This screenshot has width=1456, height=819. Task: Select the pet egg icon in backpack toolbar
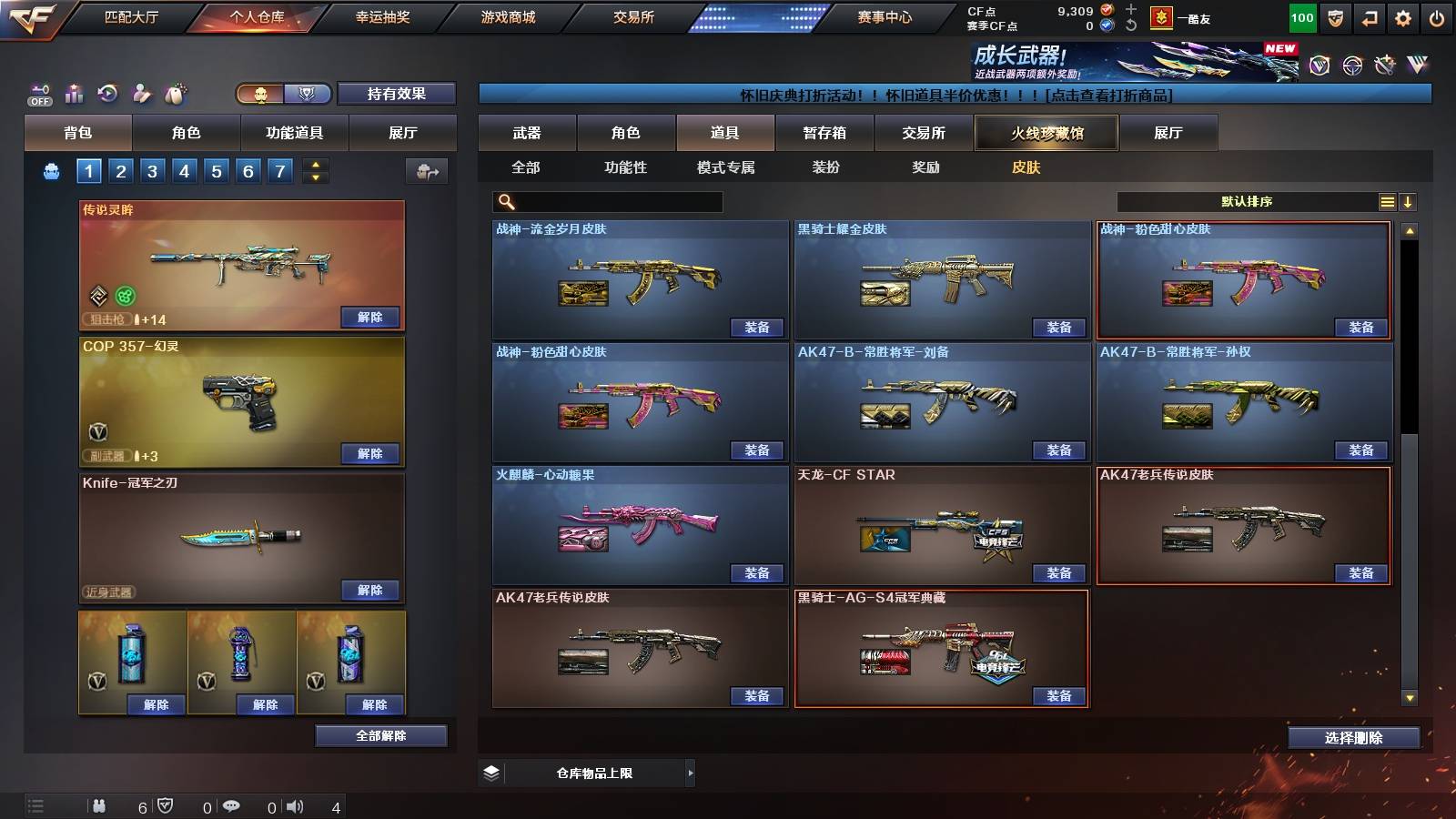click(x=175, y=94)
